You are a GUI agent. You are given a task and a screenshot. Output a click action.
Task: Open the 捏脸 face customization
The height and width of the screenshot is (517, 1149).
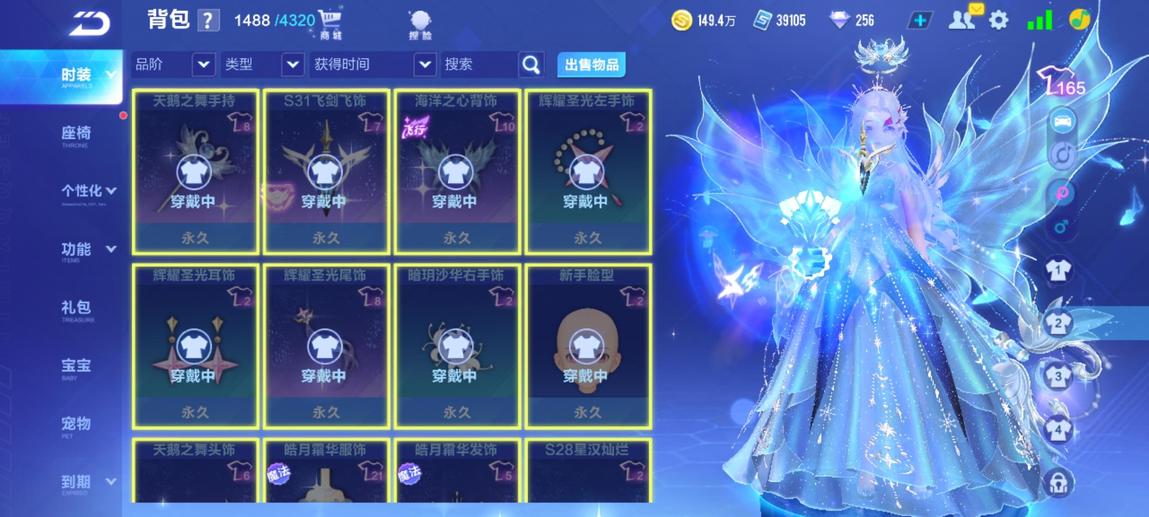(x=421, y=24)
